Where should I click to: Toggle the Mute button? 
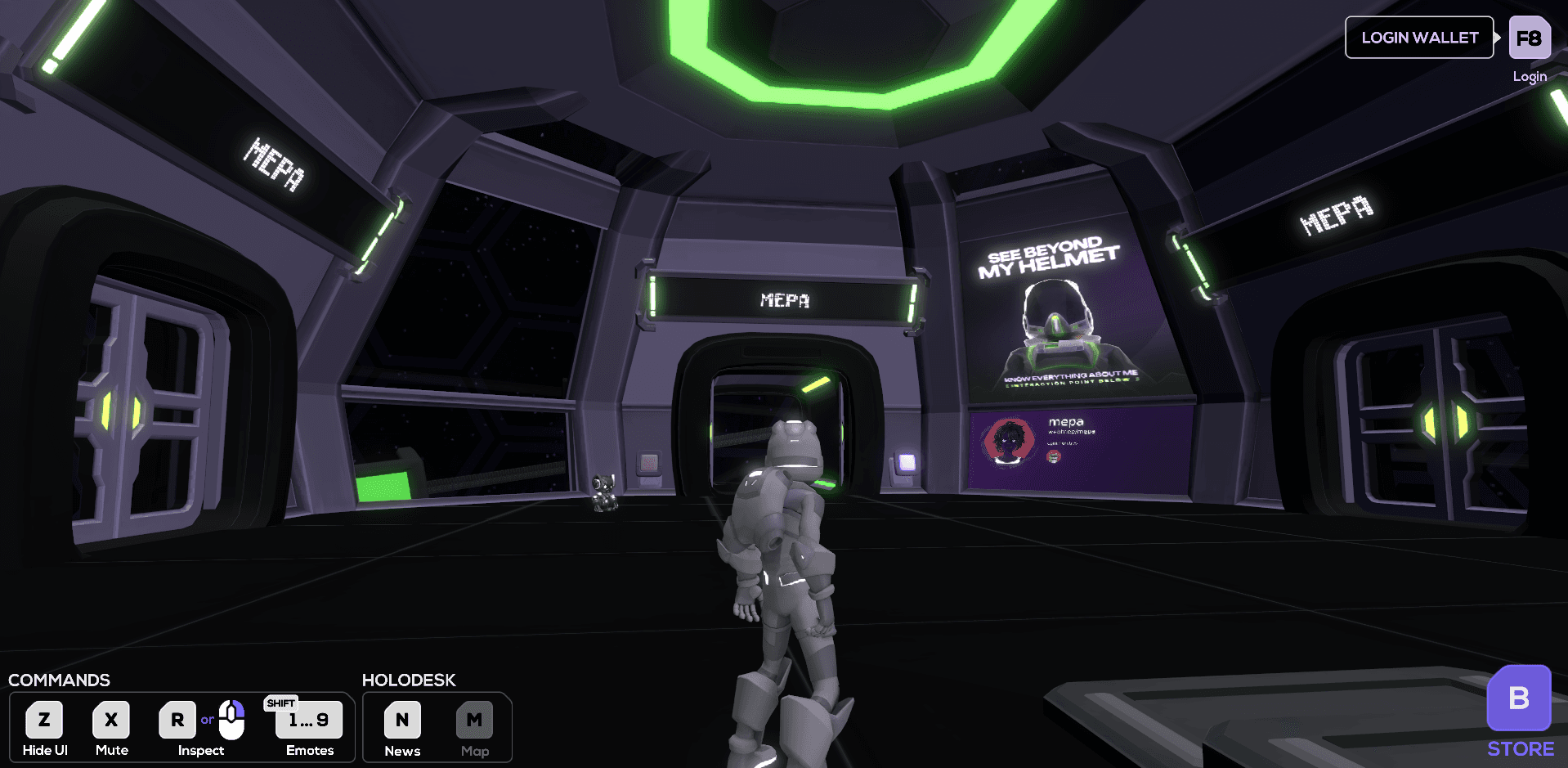[111, 721]
